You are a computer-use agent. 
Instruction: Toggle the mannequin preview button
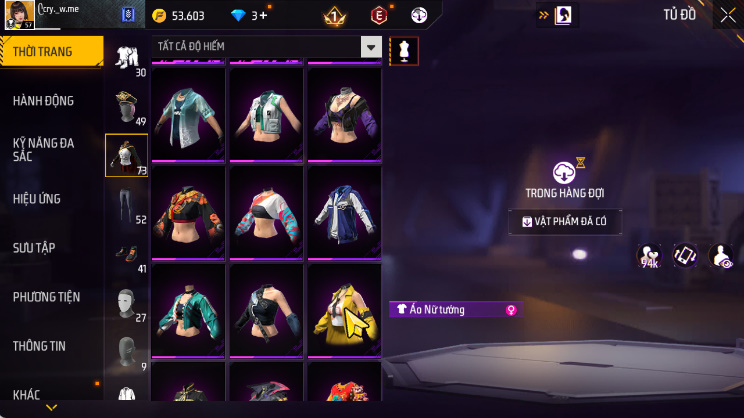(x=404, y=50)
